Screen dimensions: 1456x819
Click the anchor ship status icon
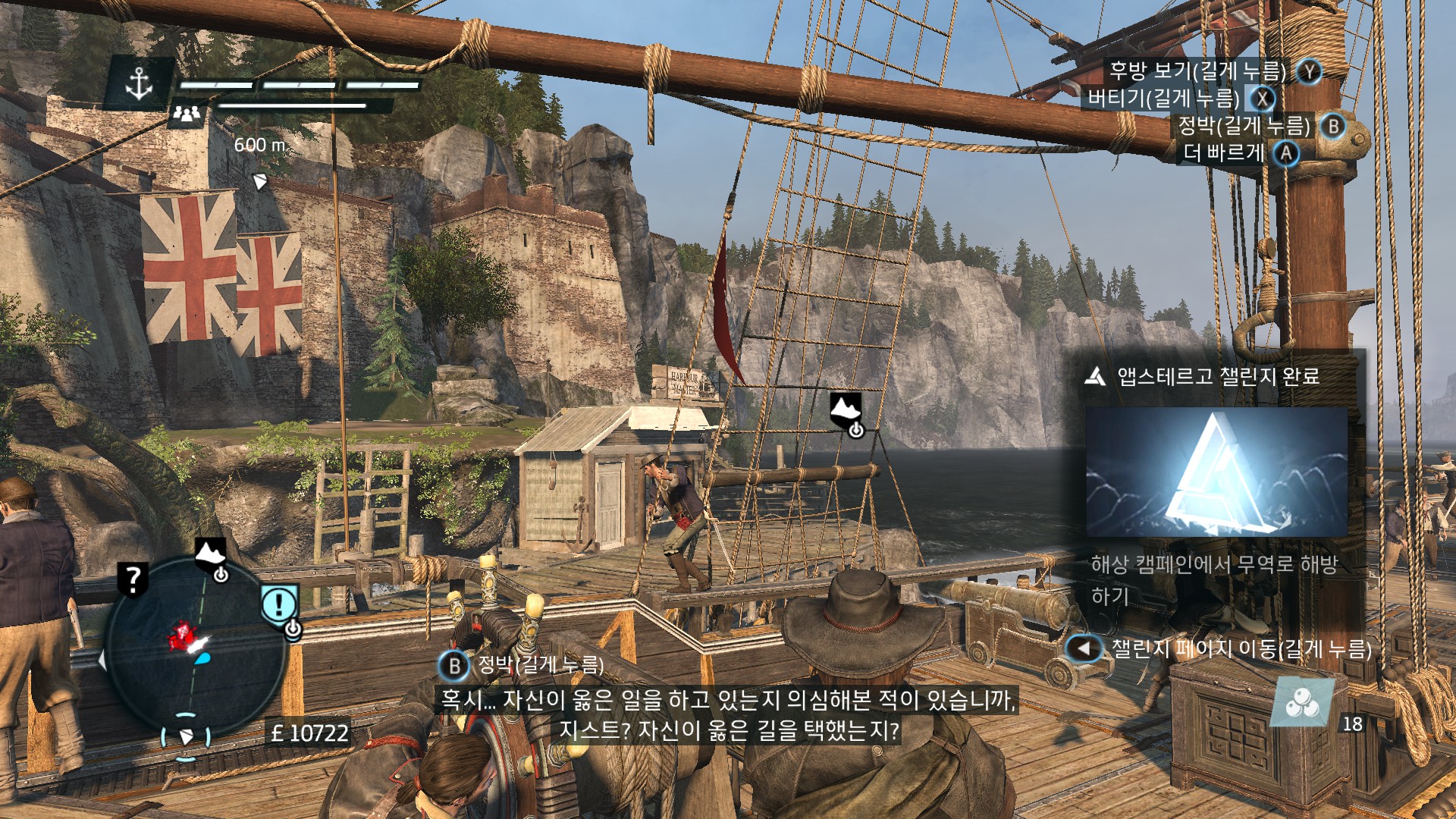(x=139, y=83)
